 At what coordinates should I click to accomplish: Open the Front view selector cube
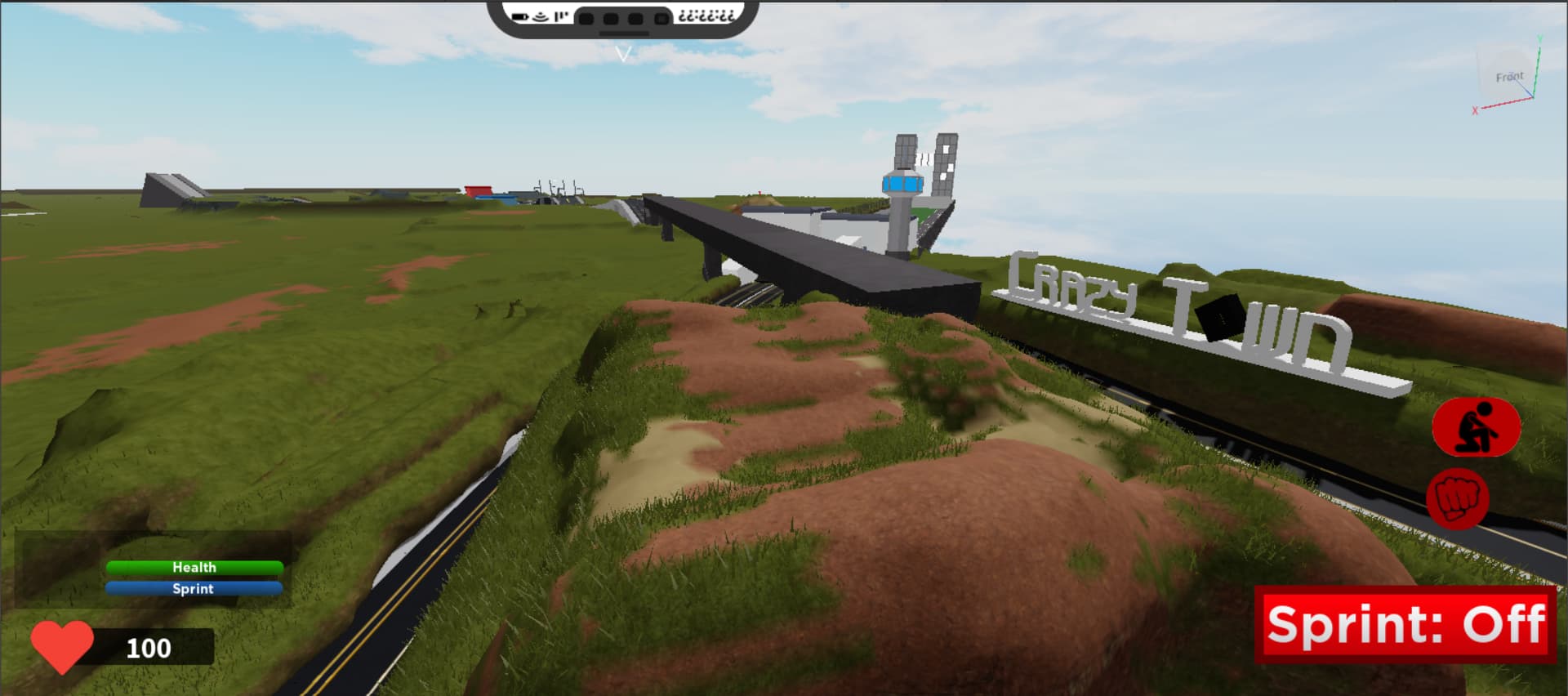tap(1510, 76)
